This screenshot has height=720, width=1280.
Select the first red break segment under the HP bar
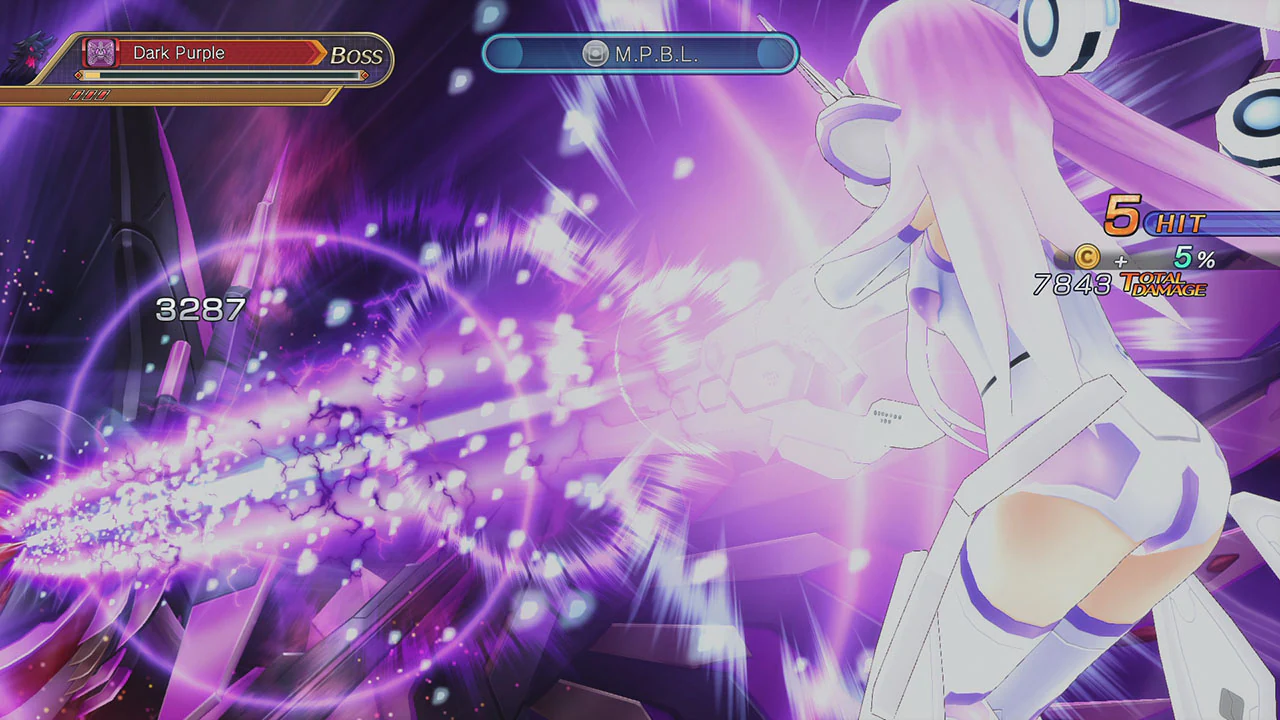77,94
